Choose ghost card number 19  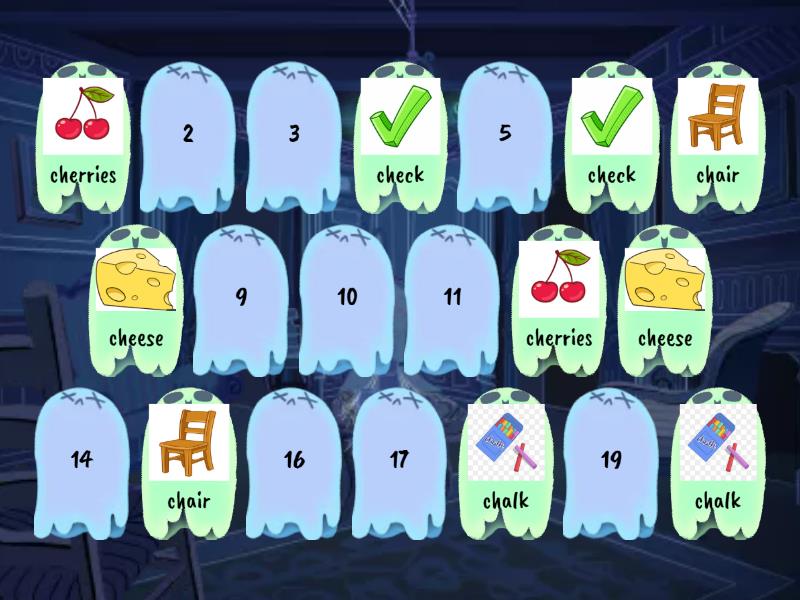click(x=611, y=460)
